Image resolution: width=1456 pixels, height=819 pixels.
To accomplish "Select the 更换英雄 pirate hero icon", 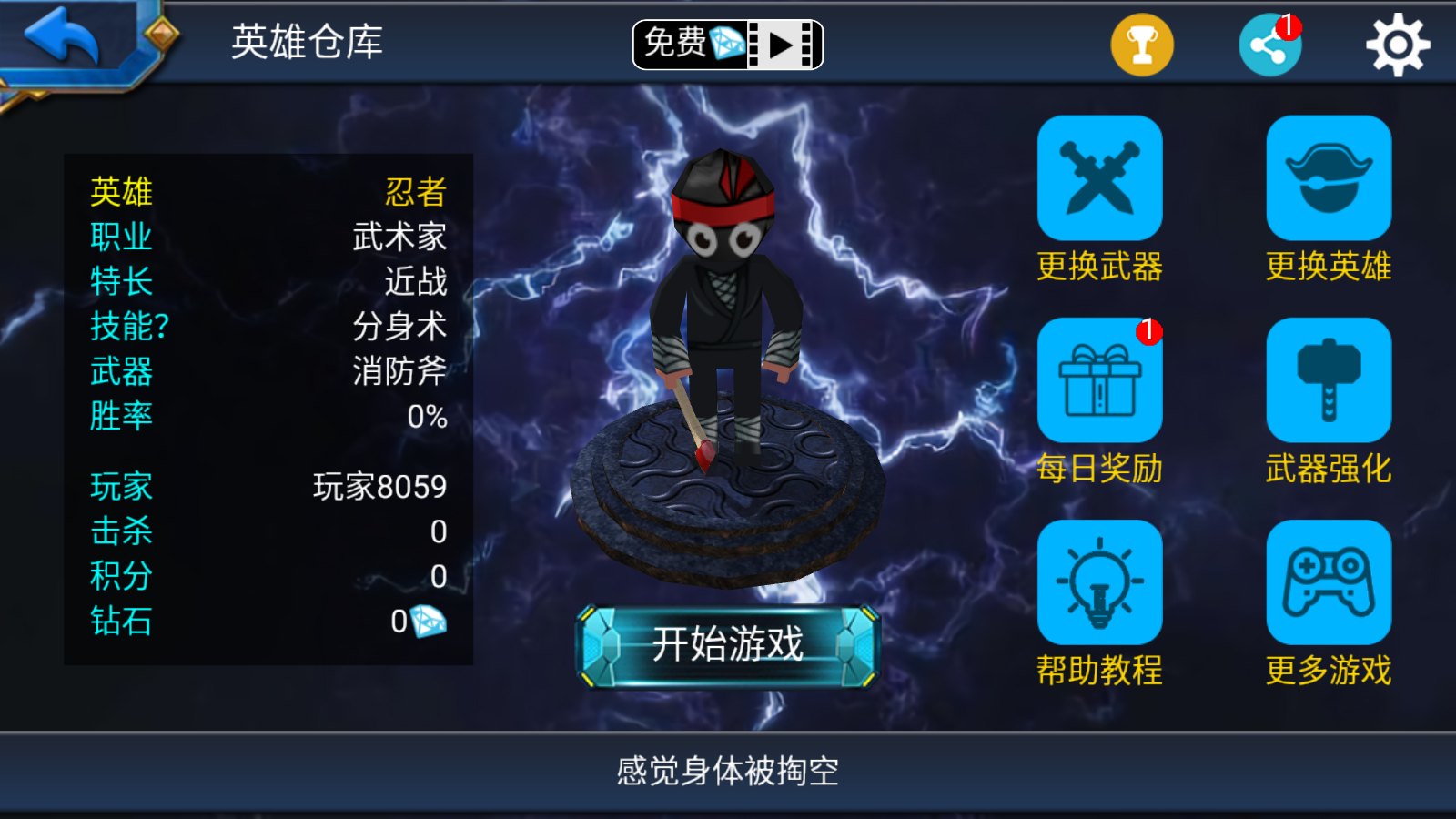I will [x=1329, y=178].
